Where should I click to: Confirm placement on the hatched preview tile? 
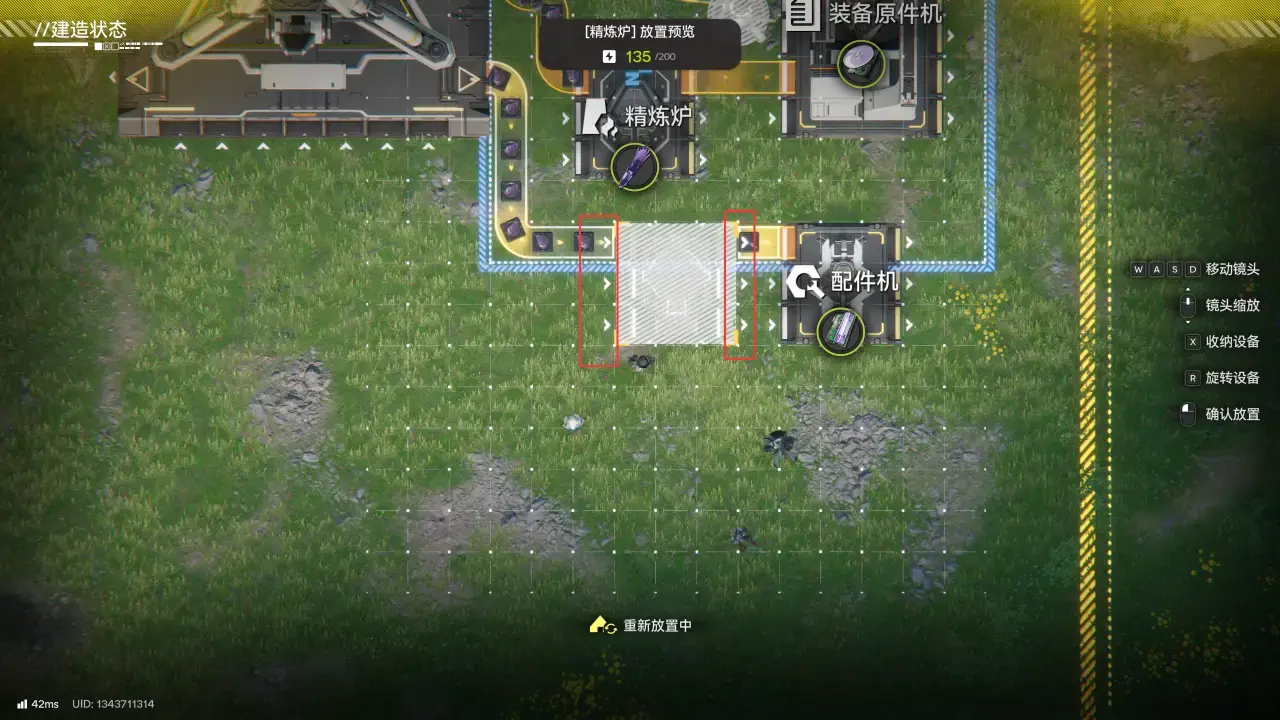tap(675, 284)
